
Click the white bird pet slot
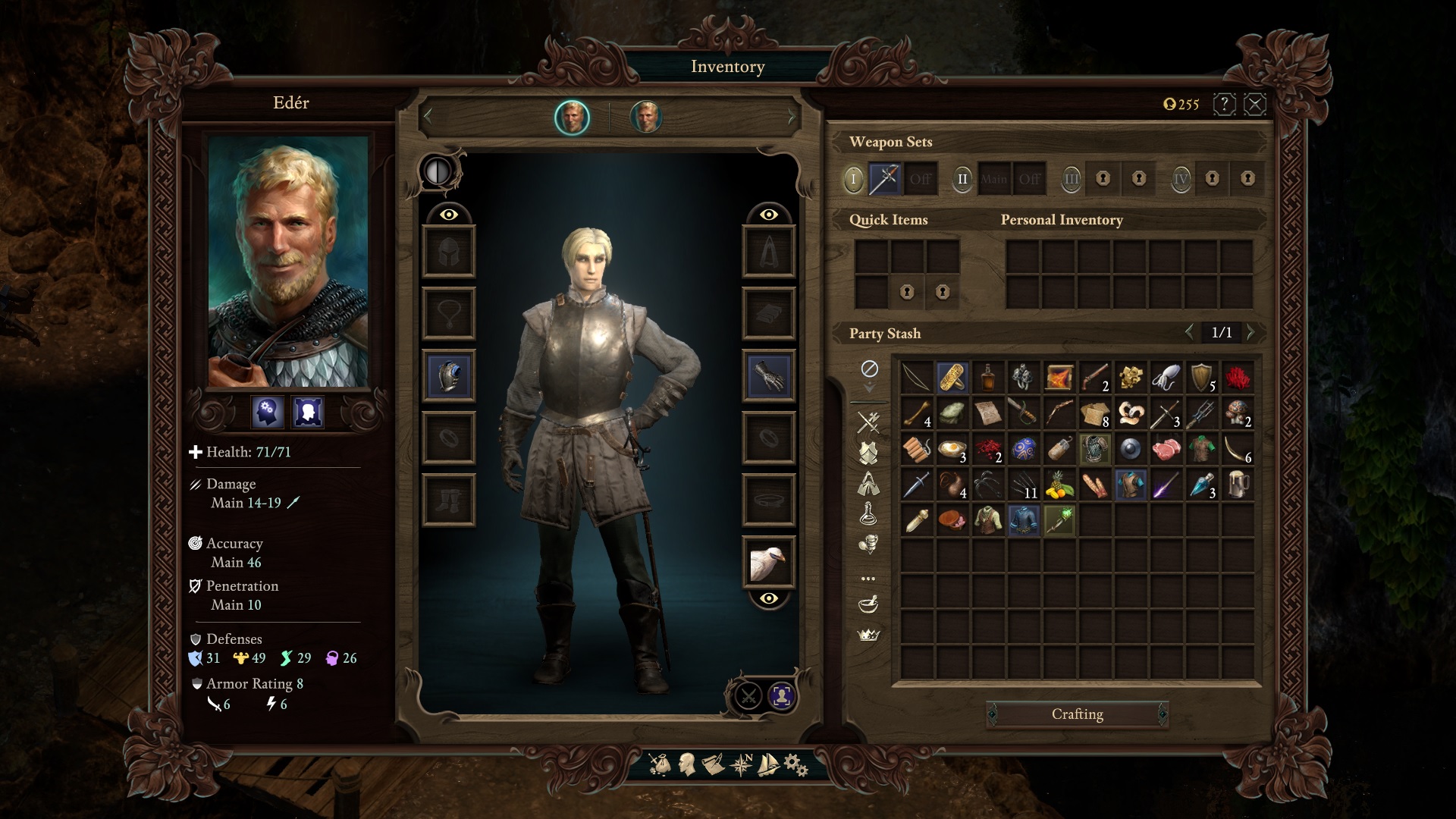tap(768, 563)
